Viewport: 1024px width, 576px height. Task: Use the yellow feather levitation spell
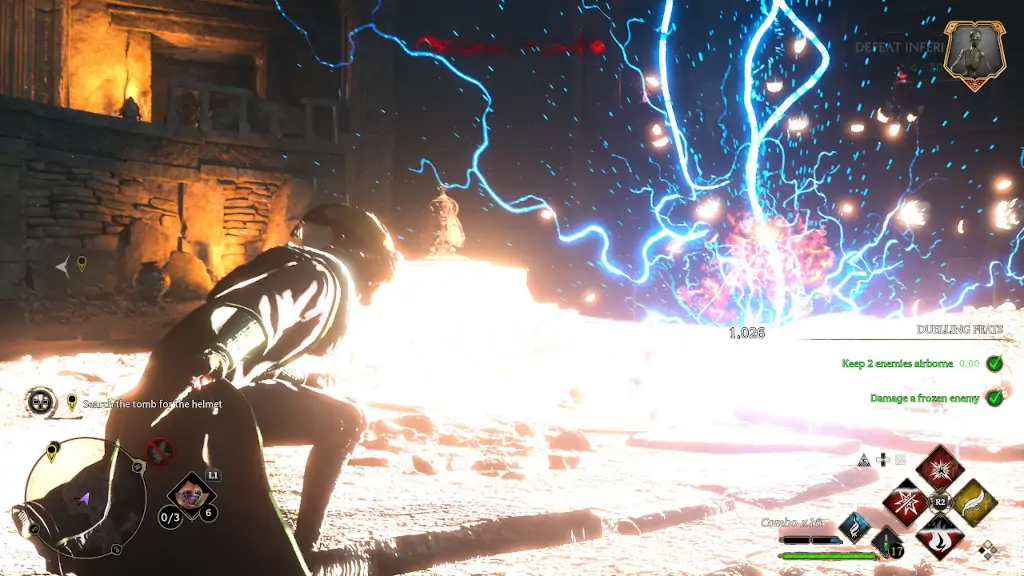[973, 501]
